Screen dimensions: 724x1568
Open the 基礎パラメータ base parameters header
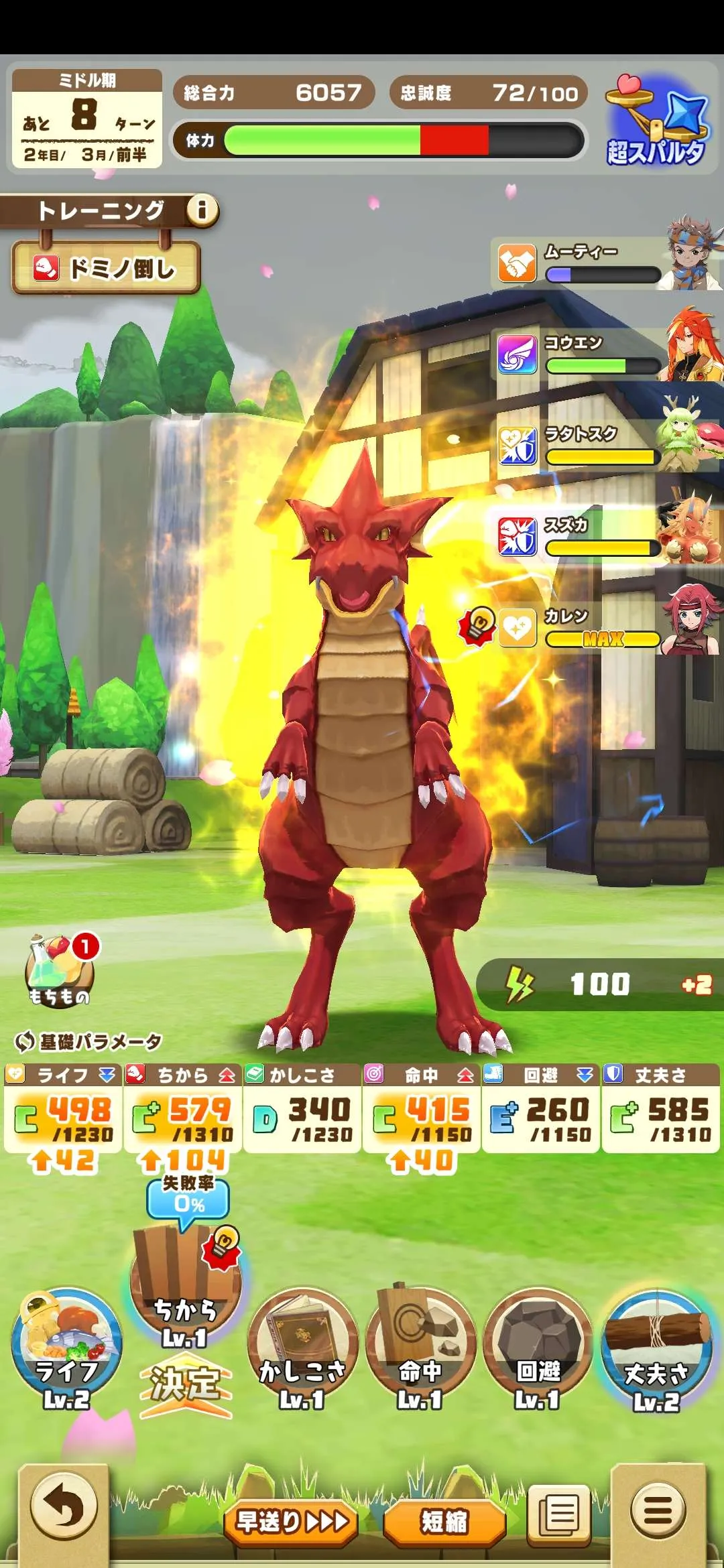point(88,1041)
